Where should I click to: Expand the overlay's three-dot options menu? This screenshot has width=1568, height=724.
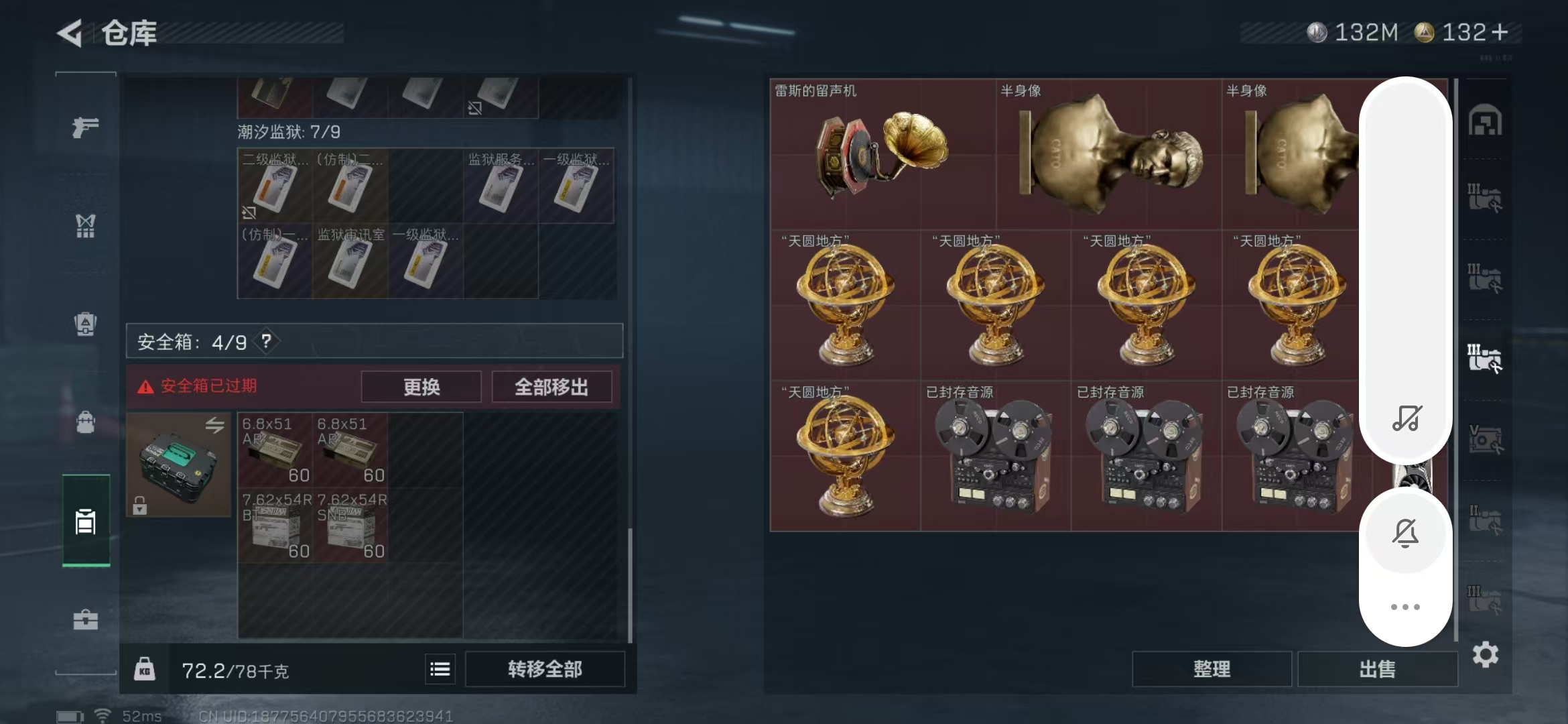1405,605
